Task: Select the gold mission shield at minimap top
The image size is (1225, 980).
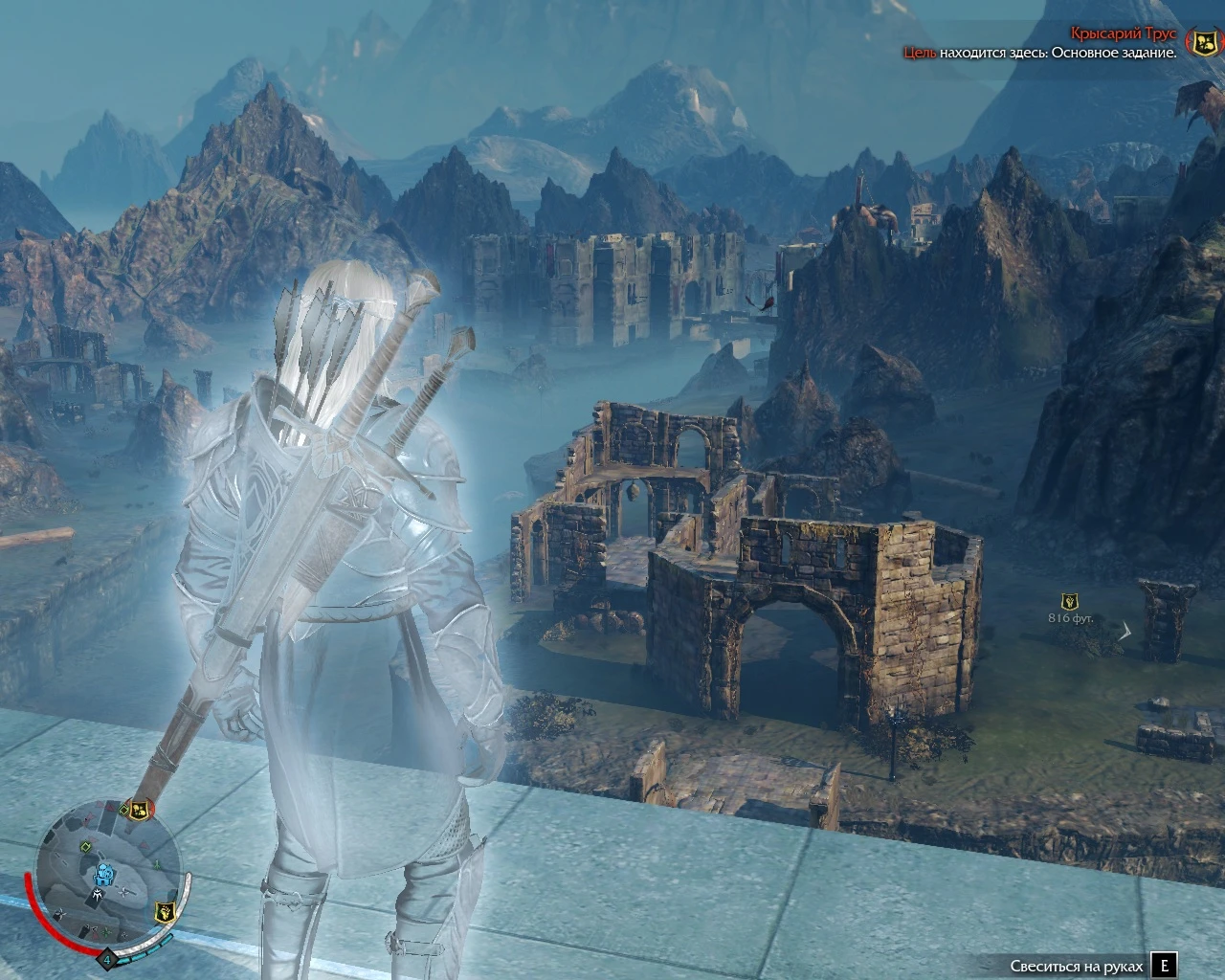Action: tap(140, 811)
